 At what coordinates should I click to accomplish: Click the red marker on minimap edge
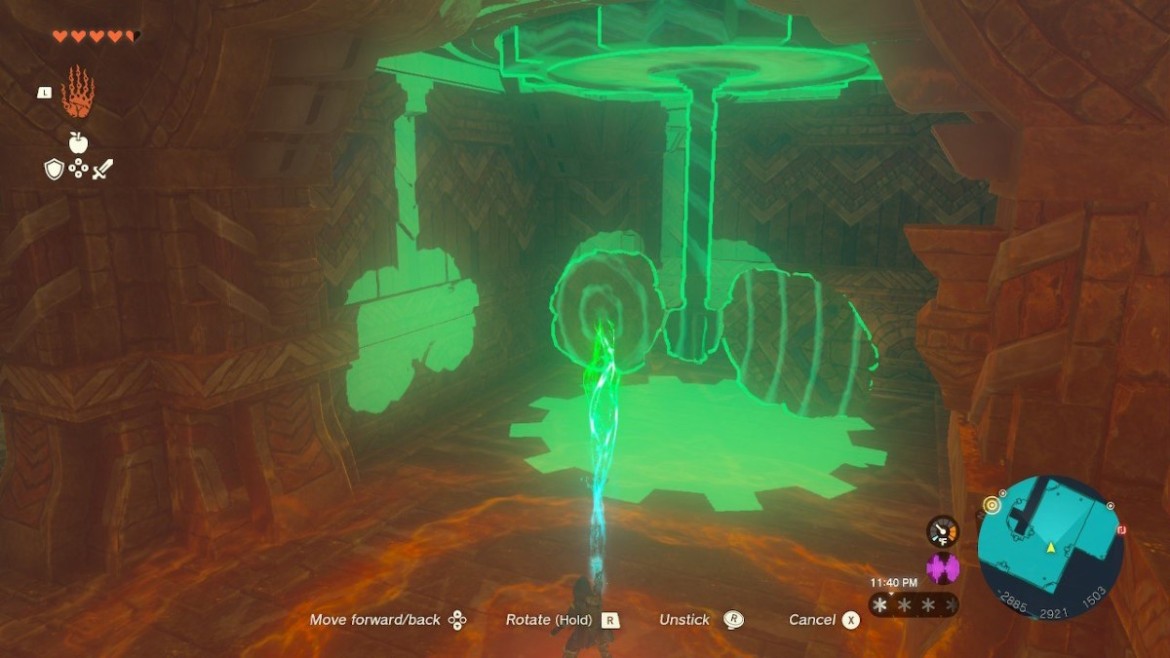1121,529
